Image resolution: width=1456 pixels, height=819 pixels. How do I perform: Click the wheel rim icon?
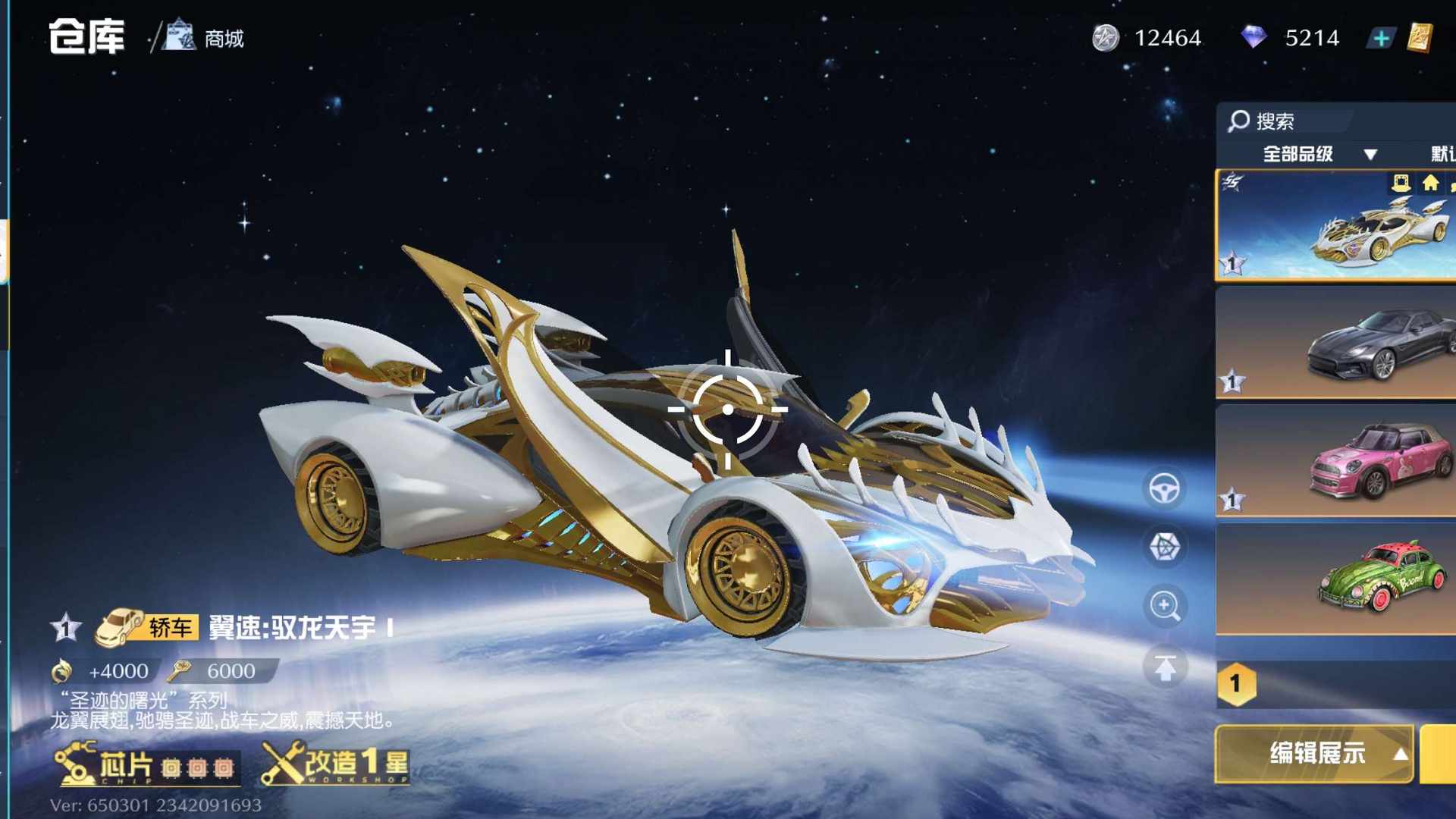(x=1164, y=547)
